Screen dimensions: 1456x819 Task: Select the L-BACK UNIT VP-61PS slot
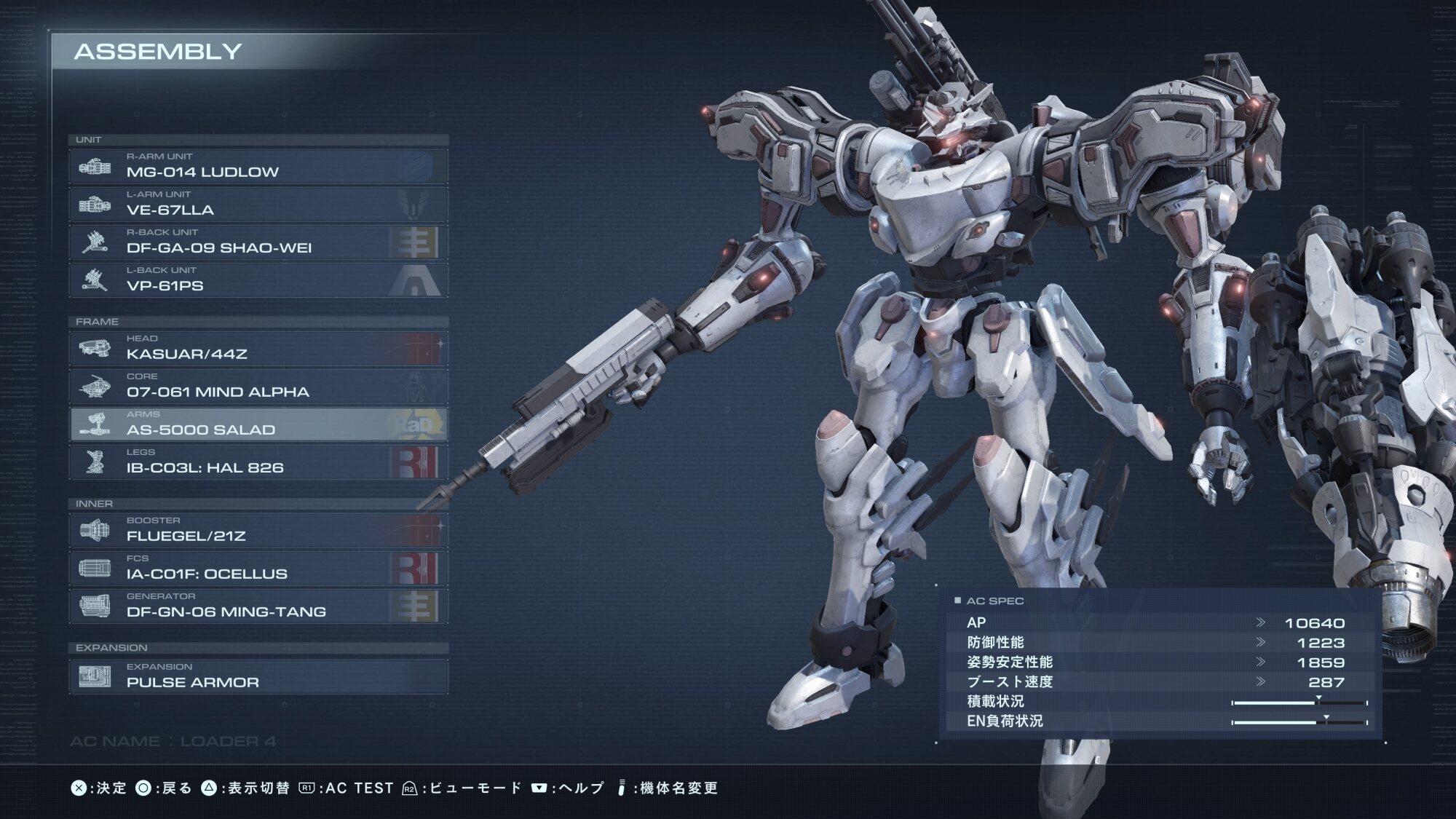tap(258, 280)
